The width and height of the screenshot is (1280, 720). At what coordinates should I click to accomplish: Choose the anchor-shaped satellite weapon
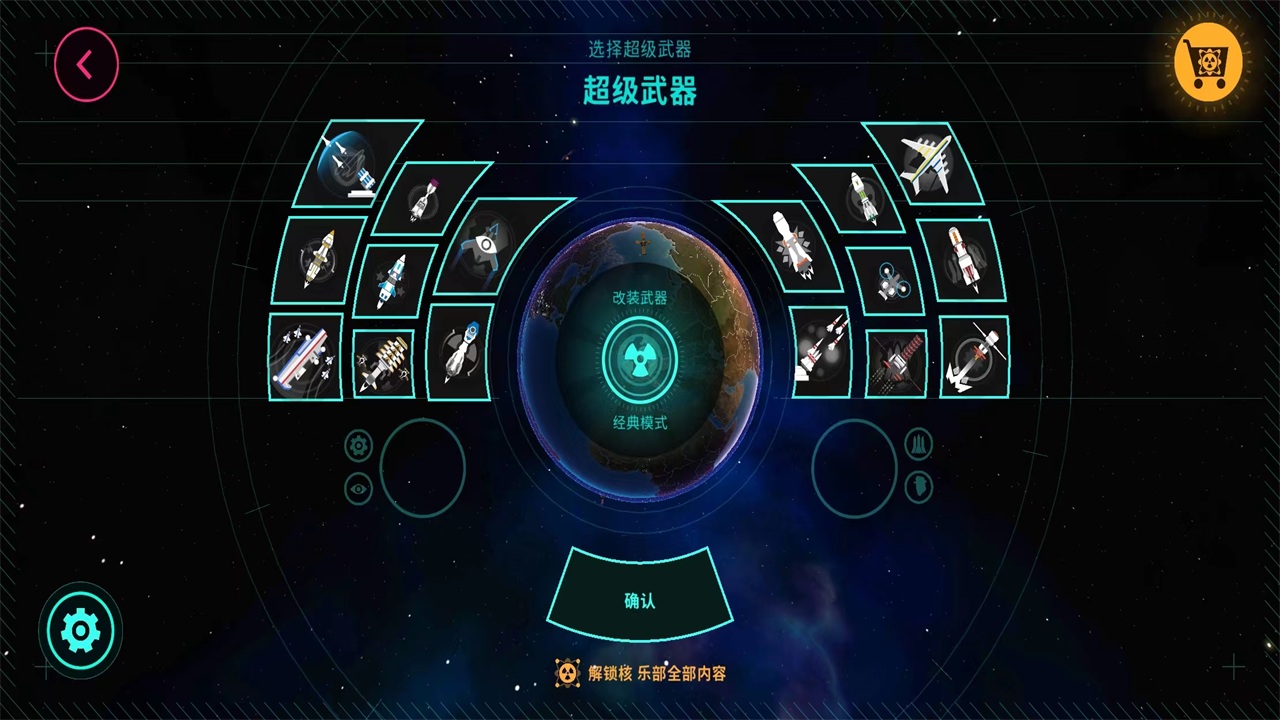click(x=974, y=357)
